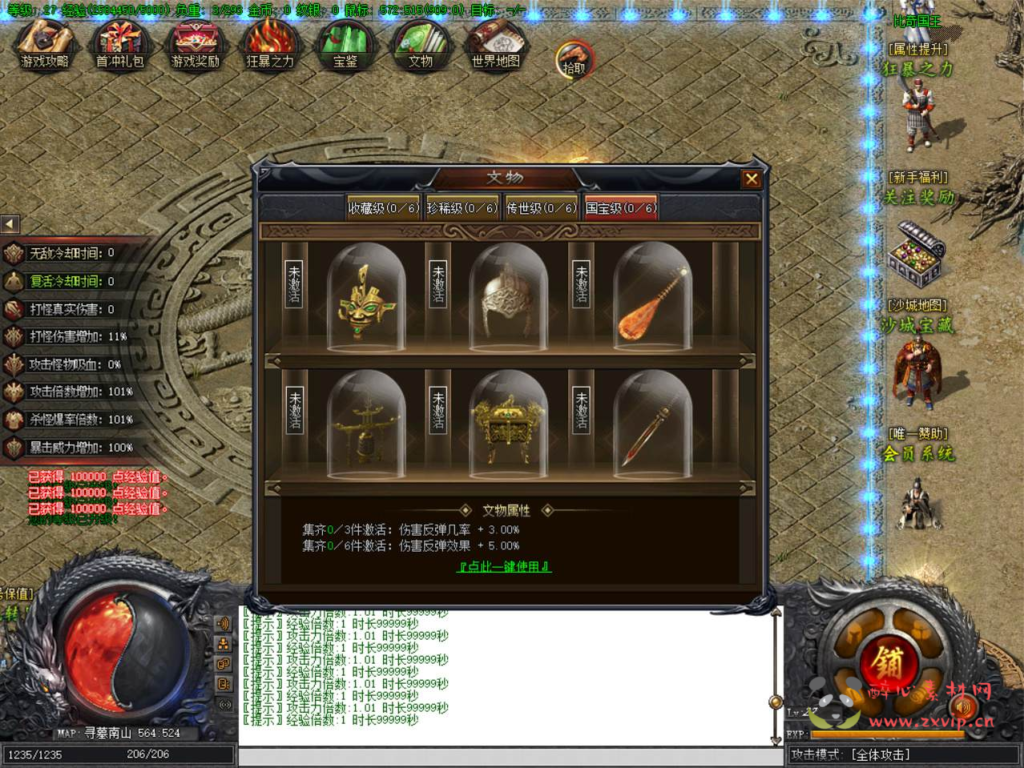This screenshot has width=1024, height=768.
Task: Open the 世界地图 world map
Action: tap(495, 43)
